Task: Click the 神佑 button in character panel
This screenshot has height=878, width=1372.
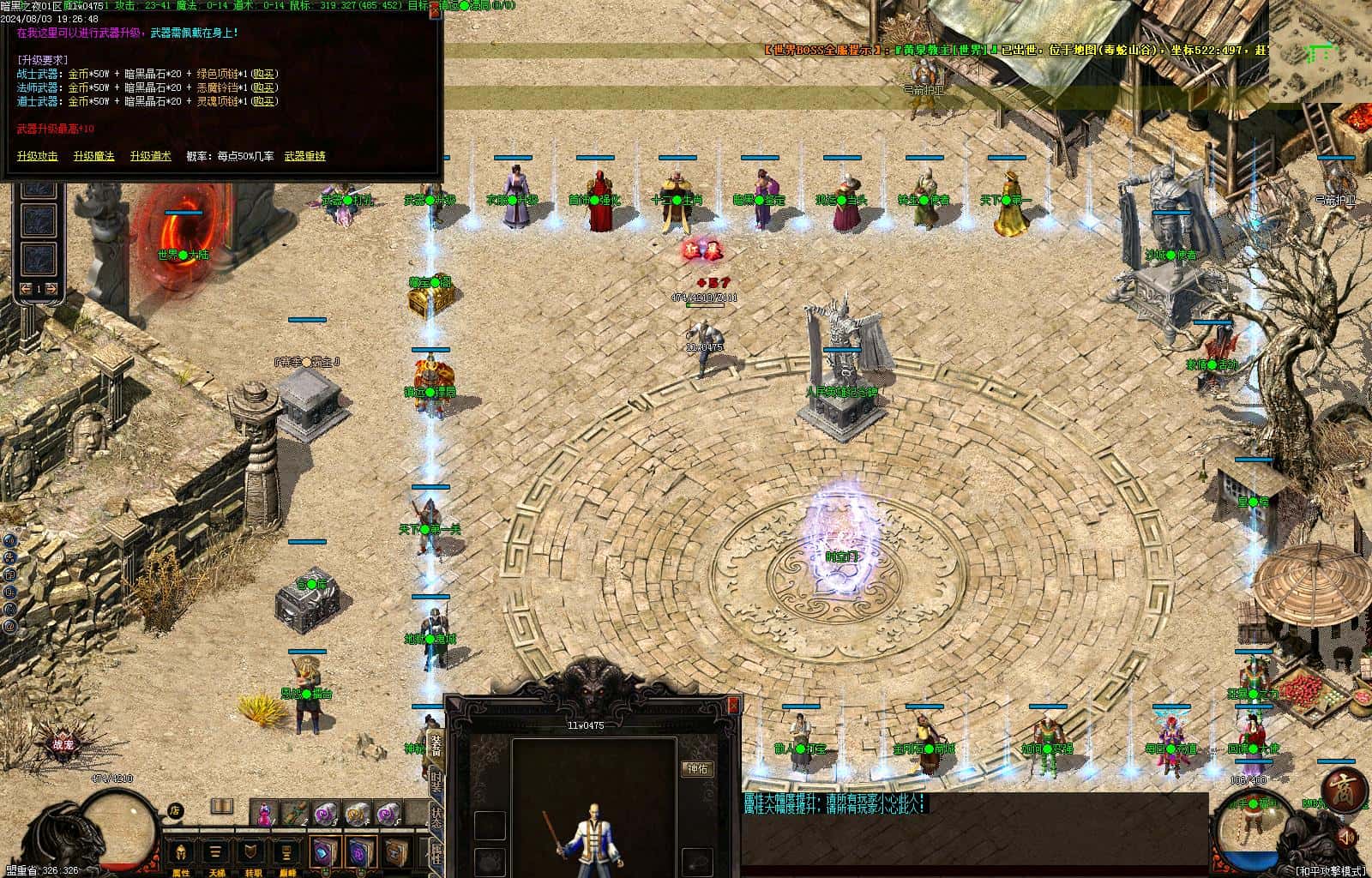Action: click(x=697, y=769)
